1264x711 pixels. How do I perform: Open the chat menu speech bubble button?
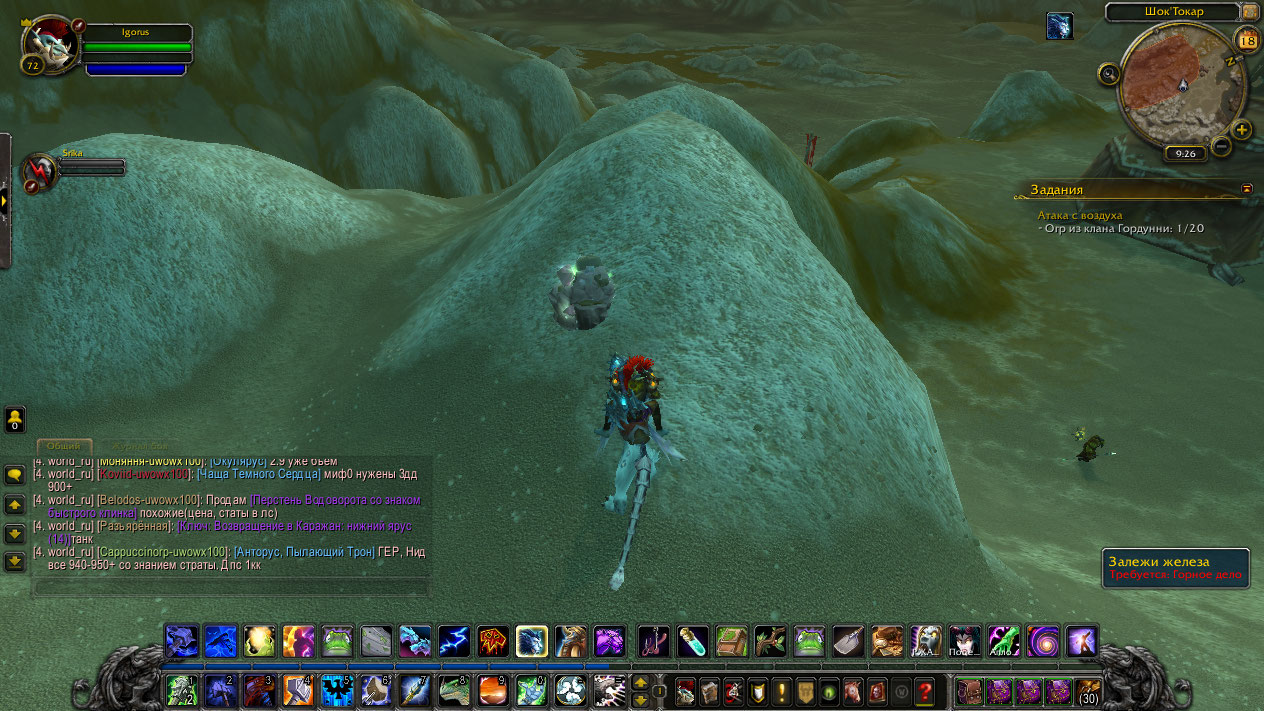click(x=15, y=475)
